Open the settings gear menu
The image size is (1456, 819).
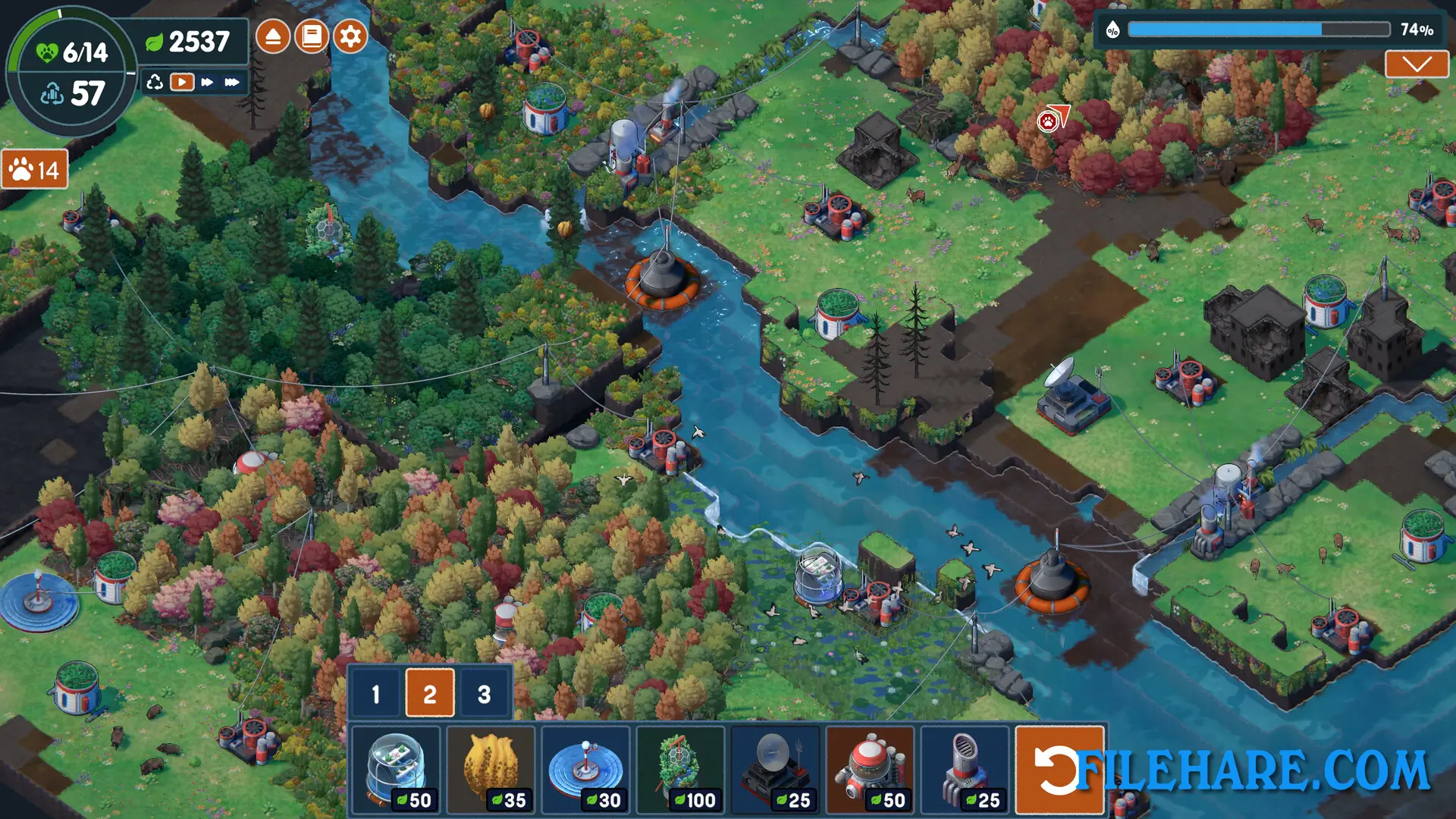pos(349,35)
